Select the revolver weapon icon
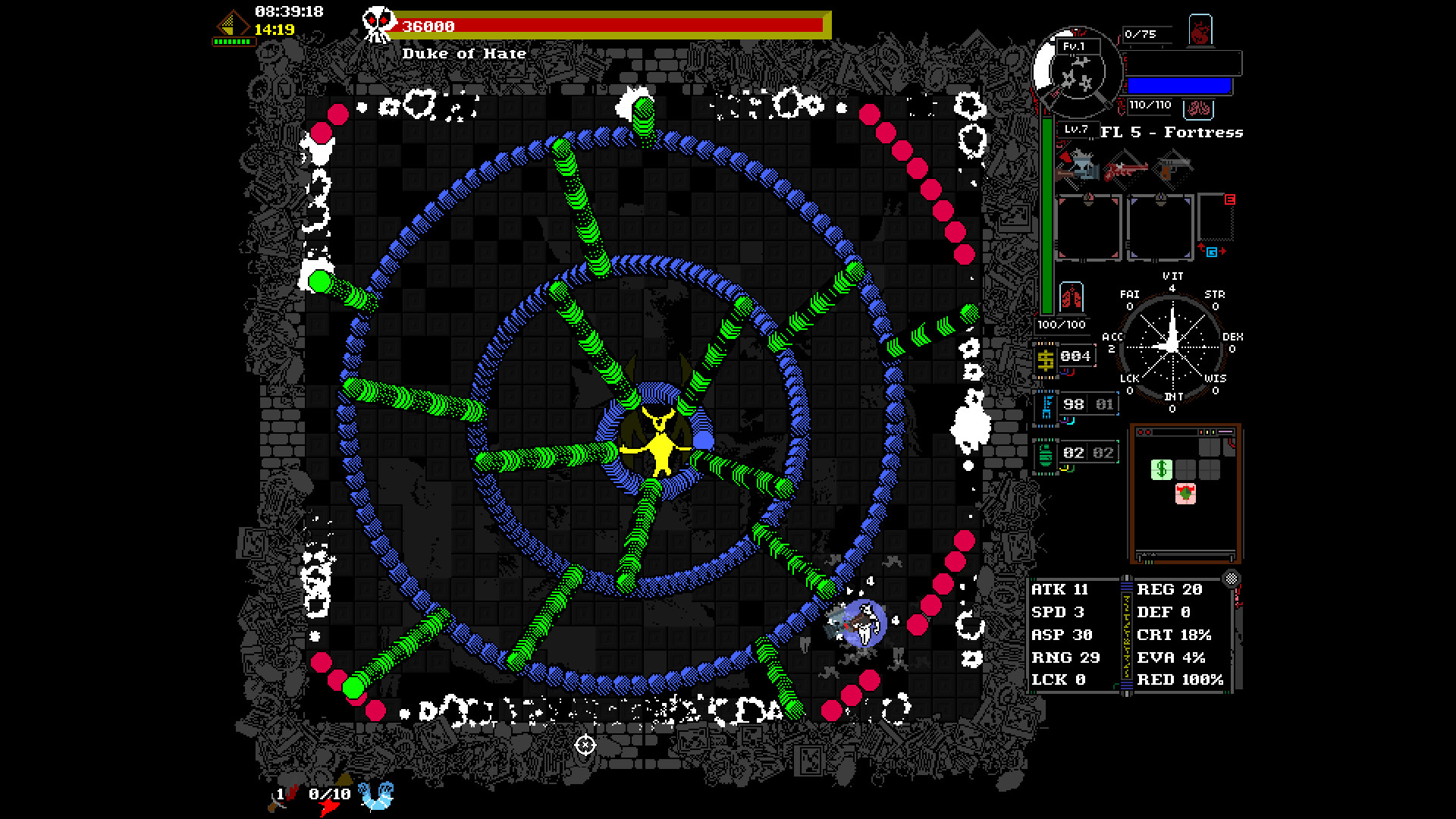Screen dimensions: 1456x819 (x=1174, y=168)
